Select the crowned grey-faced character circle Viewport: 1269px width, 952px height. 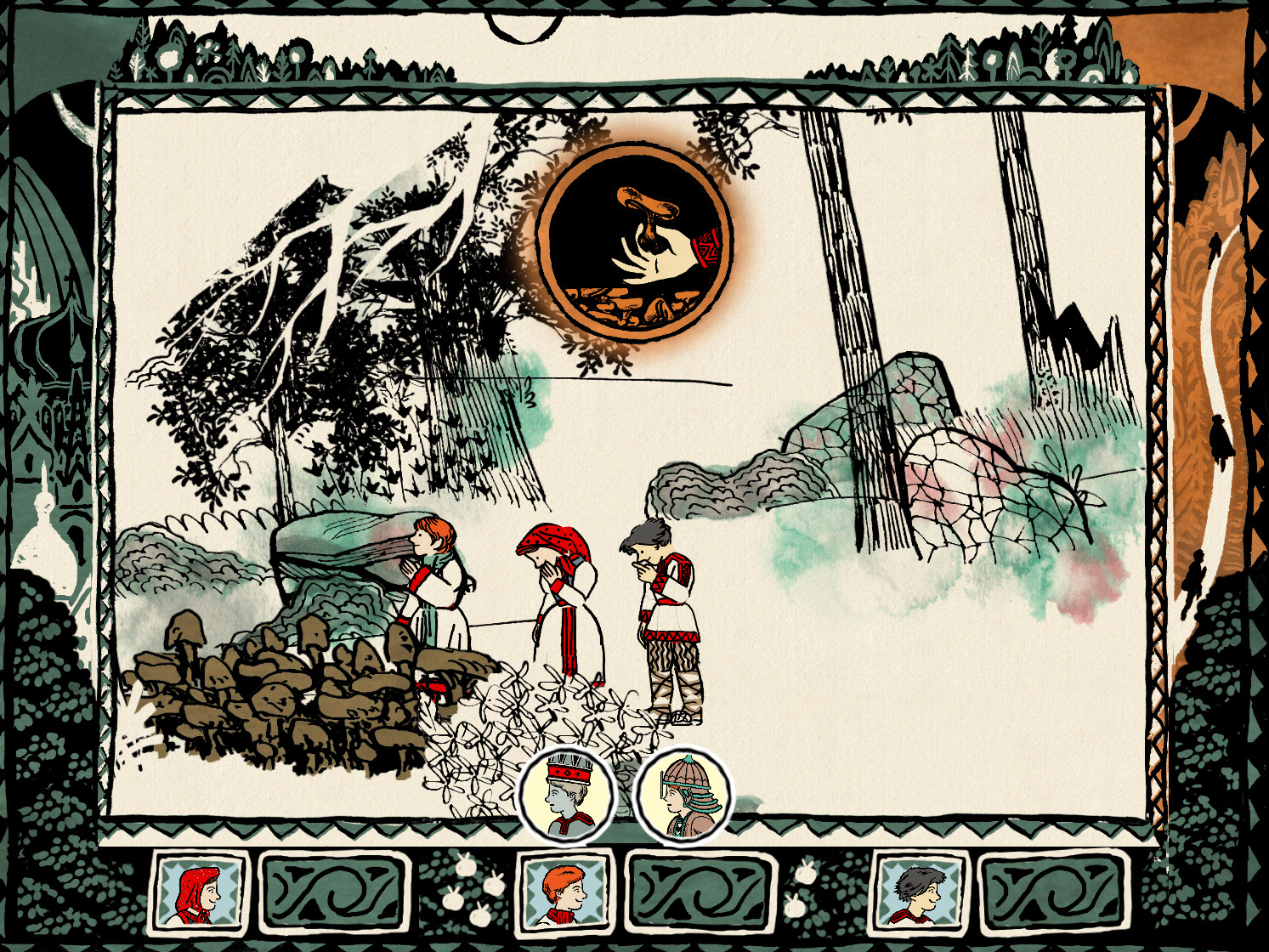565,796
